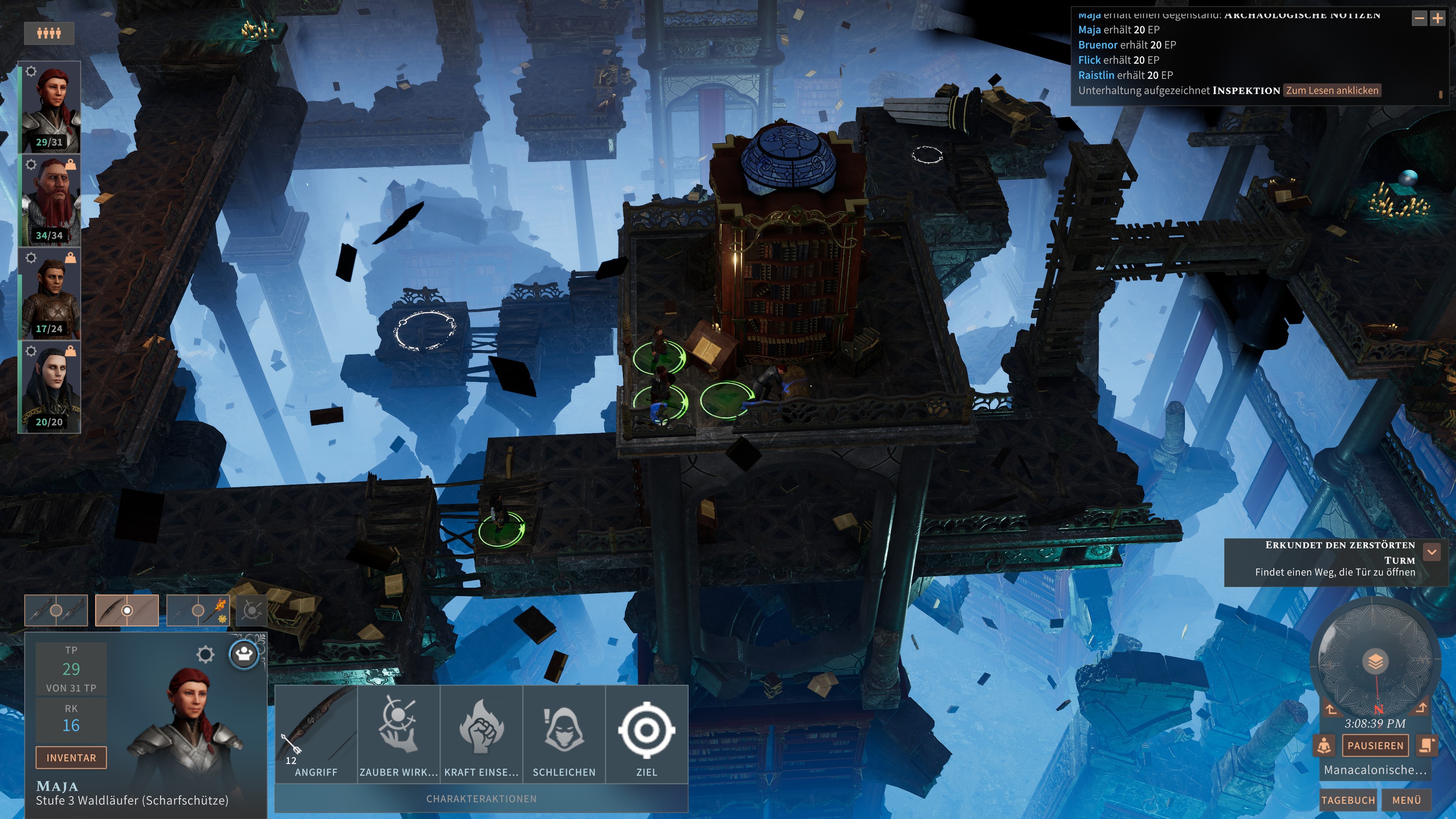The image size is (1456, 819).
Task: Click the compass minimap layers icon
Action: [x=1375, y=661]
